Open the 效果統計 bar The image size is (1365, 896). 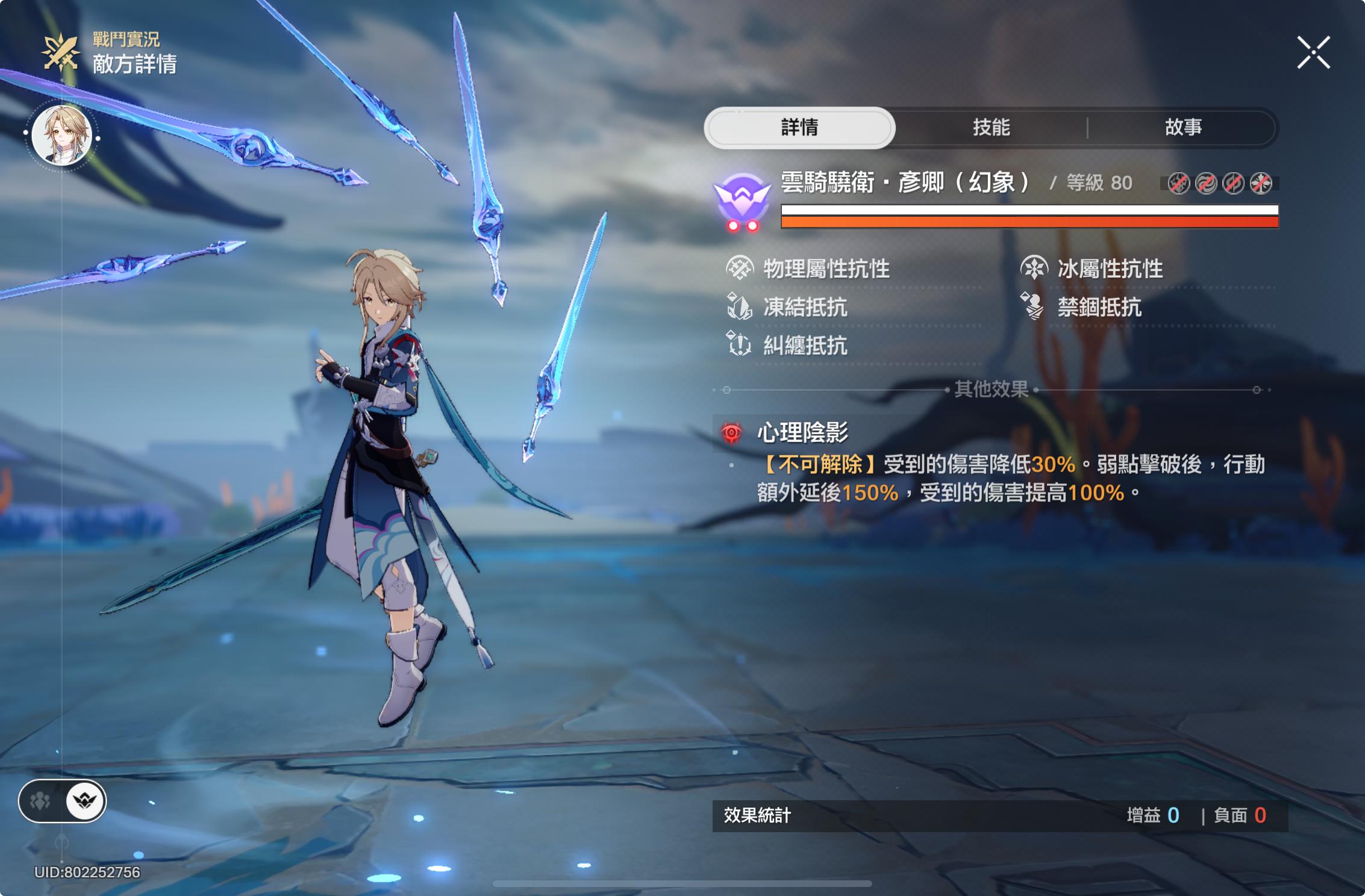click(x=999, y=816)
